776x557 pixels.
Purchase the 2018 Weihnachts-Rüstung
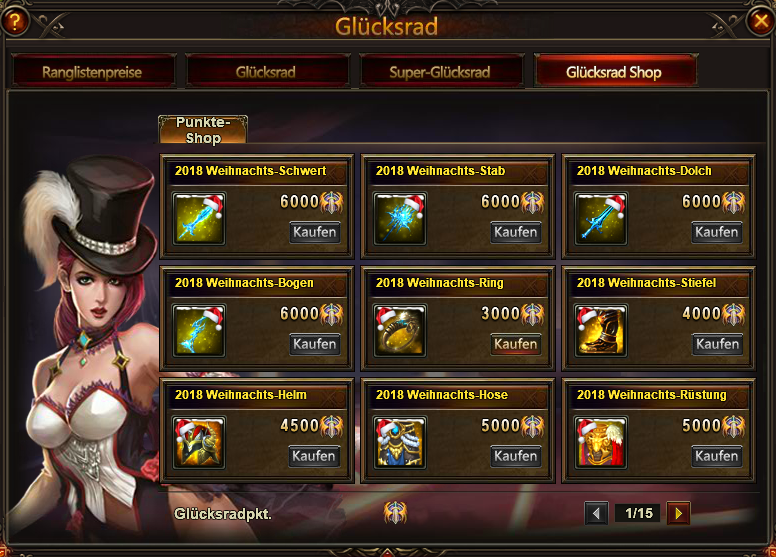[x=717, y=456]
